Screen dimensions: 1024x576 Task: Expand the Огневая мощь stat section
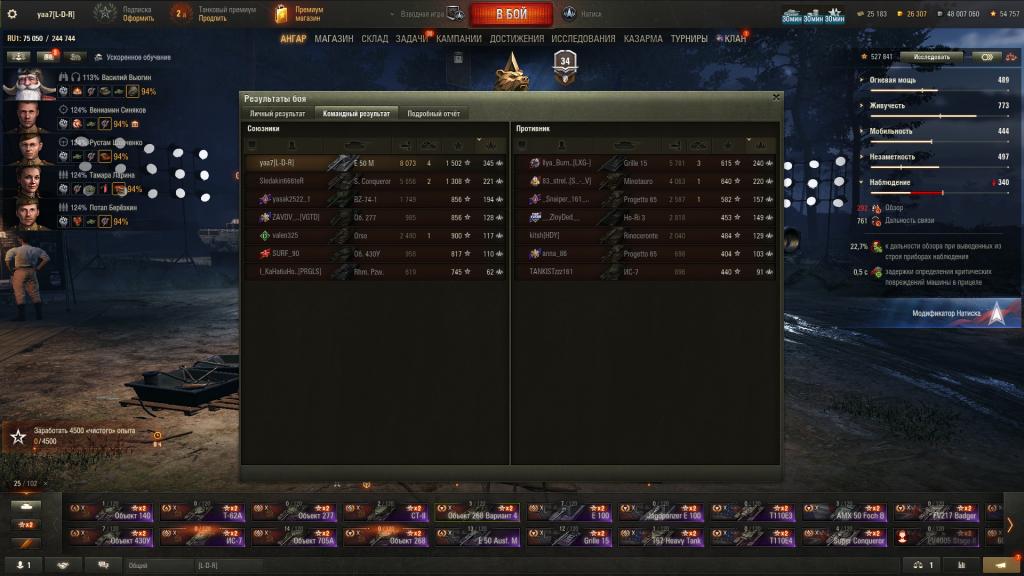(x=900, y=80)
